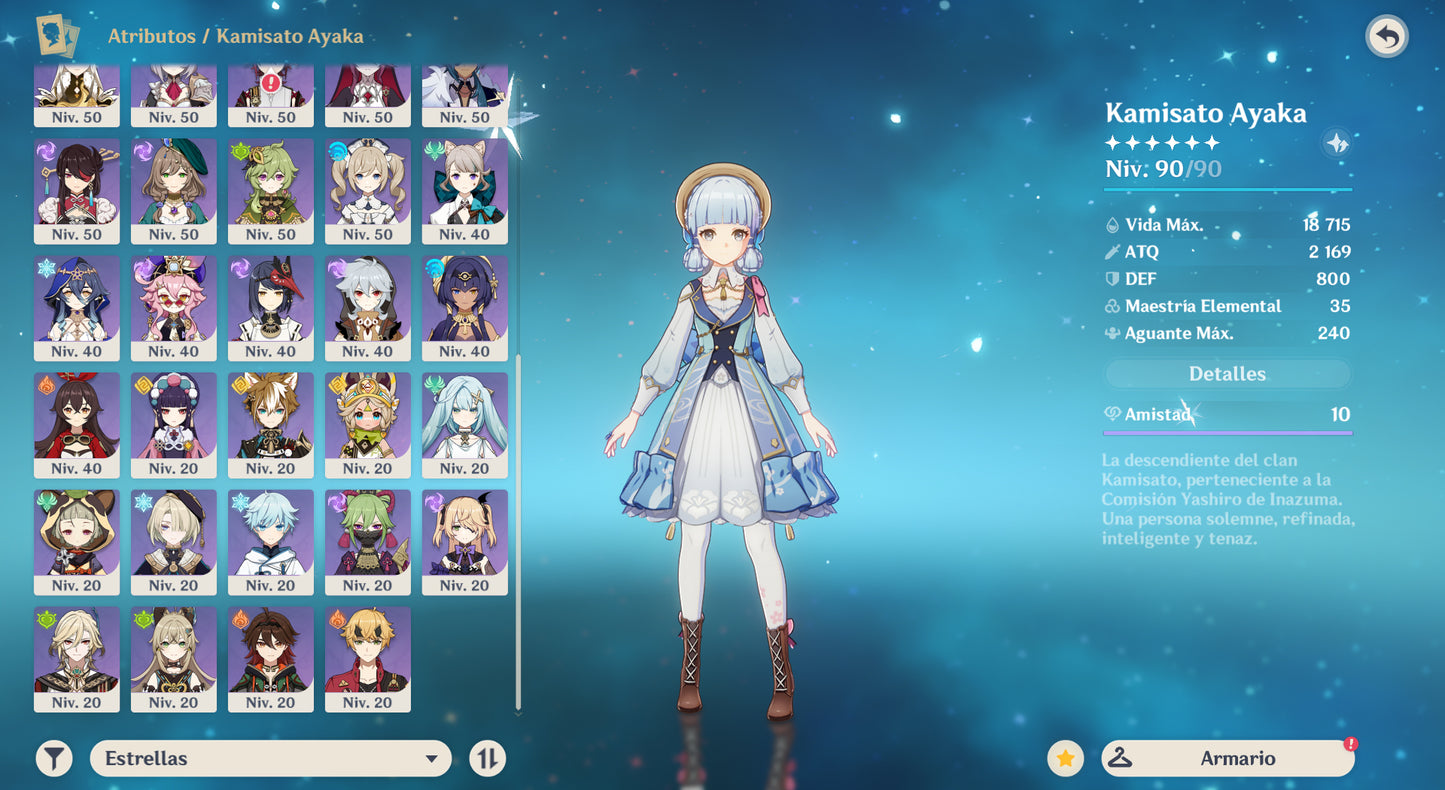
Task: Select Chongyun's portrait
Action: 271,542
